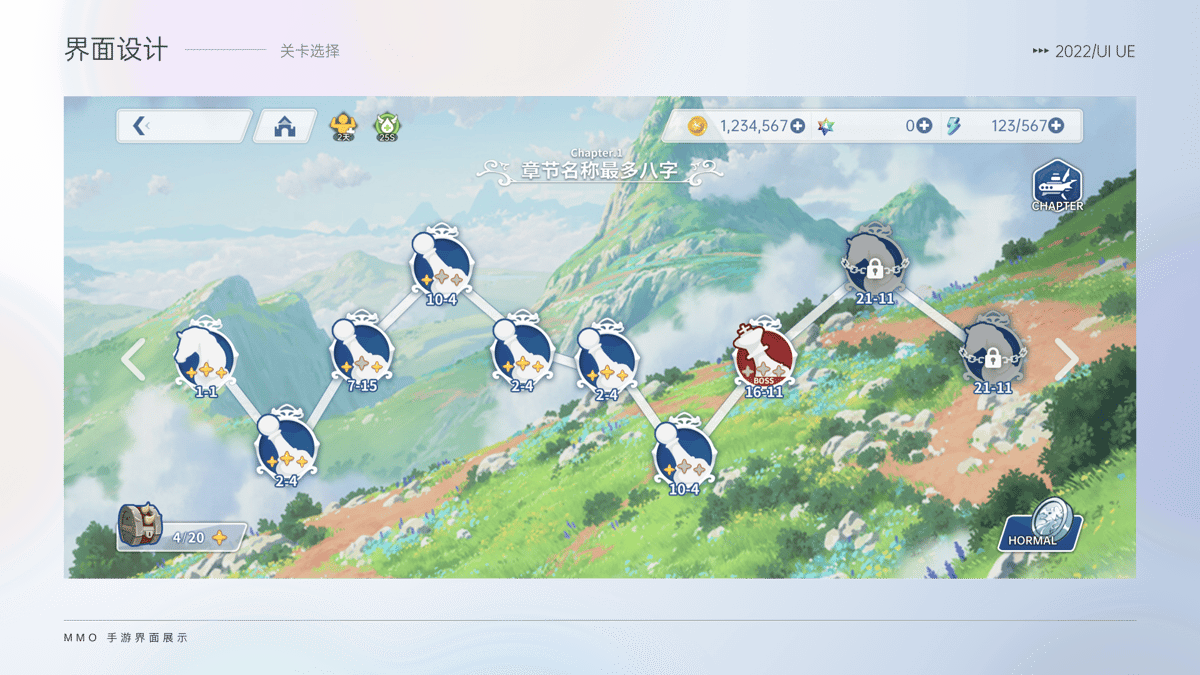The height and width of the screenshot is (675, 1200).
Task: Check the muscle buff icon
Action: point(343,127)
